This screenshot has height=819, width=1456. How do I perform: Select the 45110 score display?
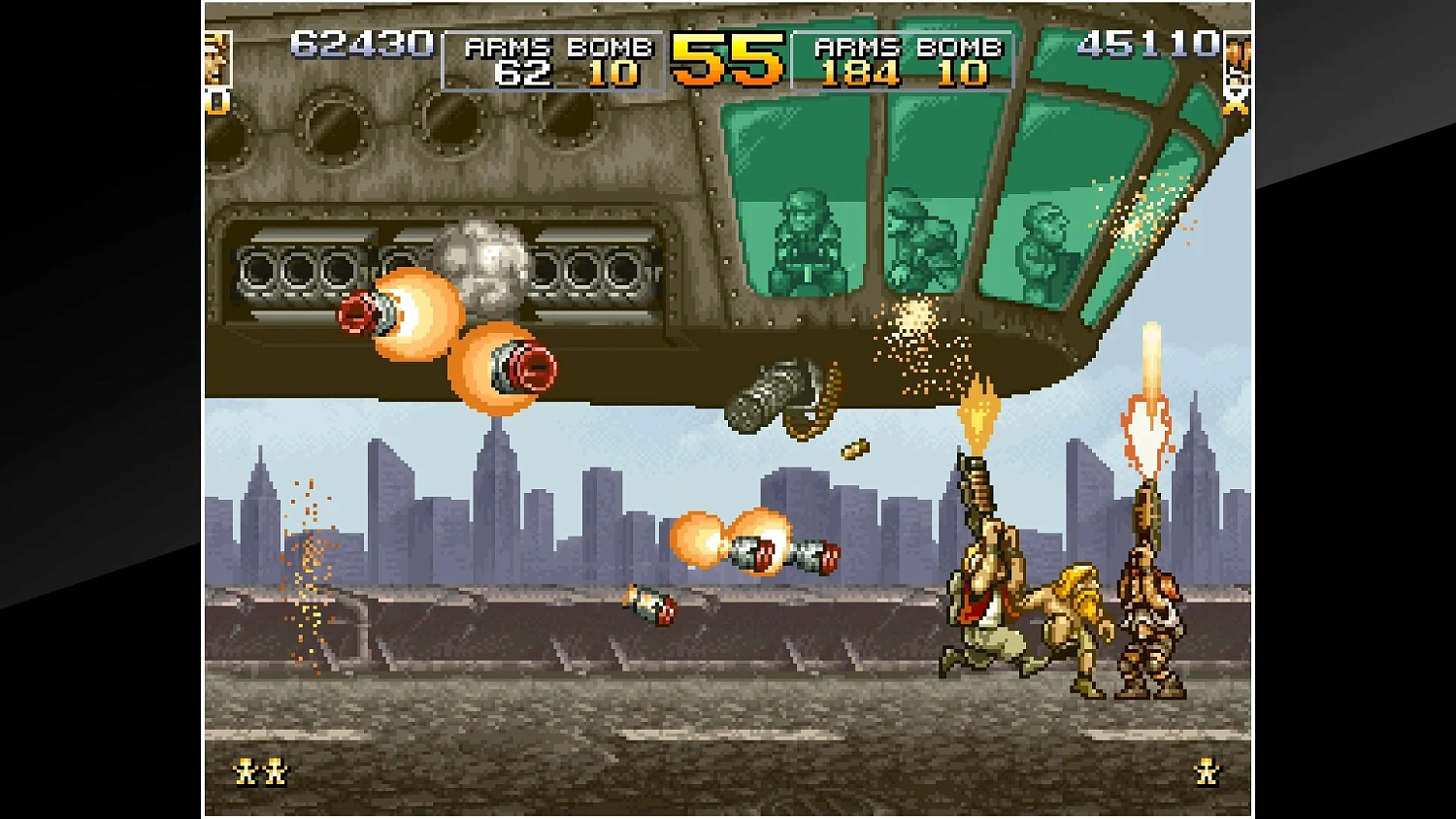[1150, 44]
